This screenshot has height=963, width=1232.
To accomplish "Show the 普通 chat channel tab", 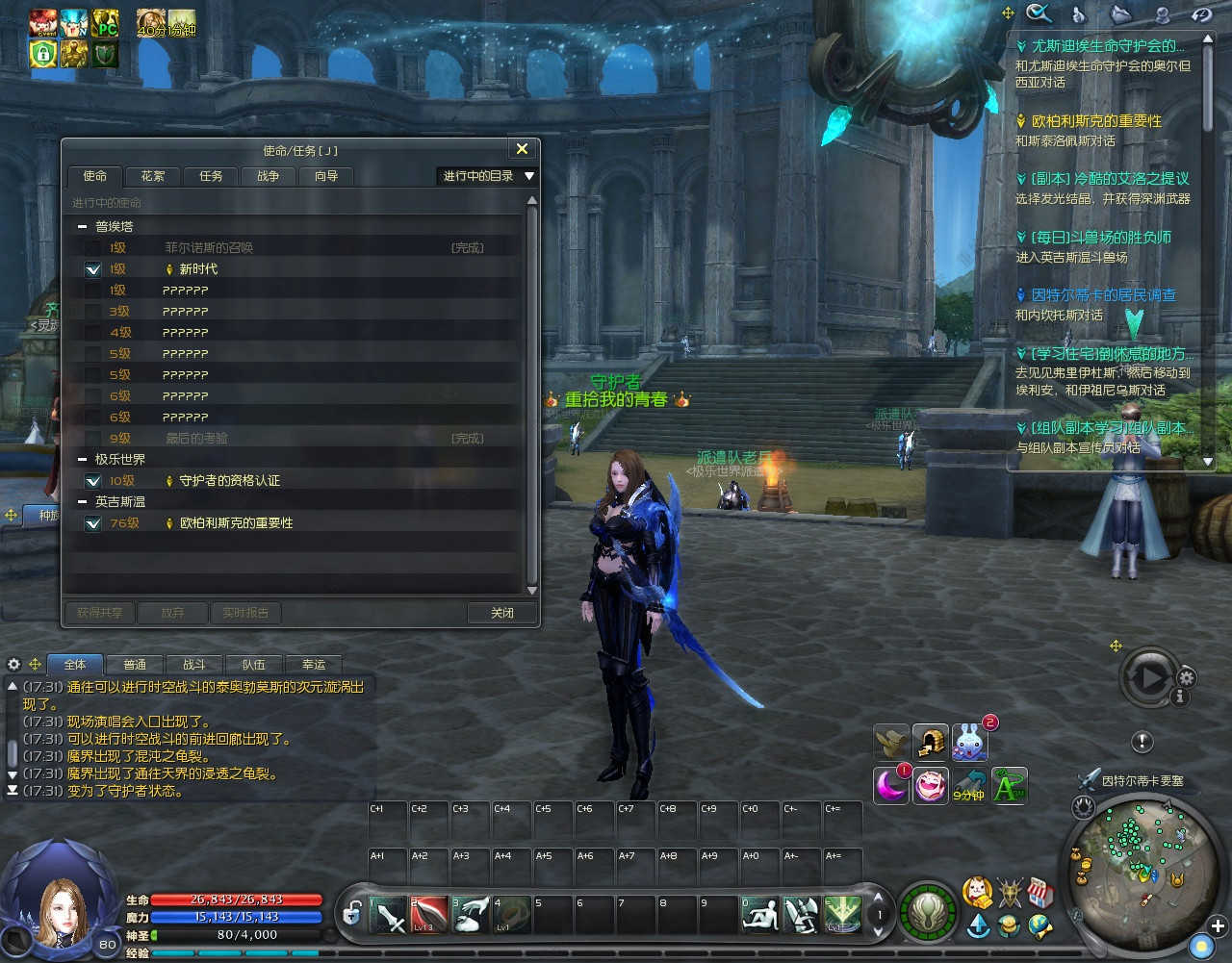I will (135, 665).
